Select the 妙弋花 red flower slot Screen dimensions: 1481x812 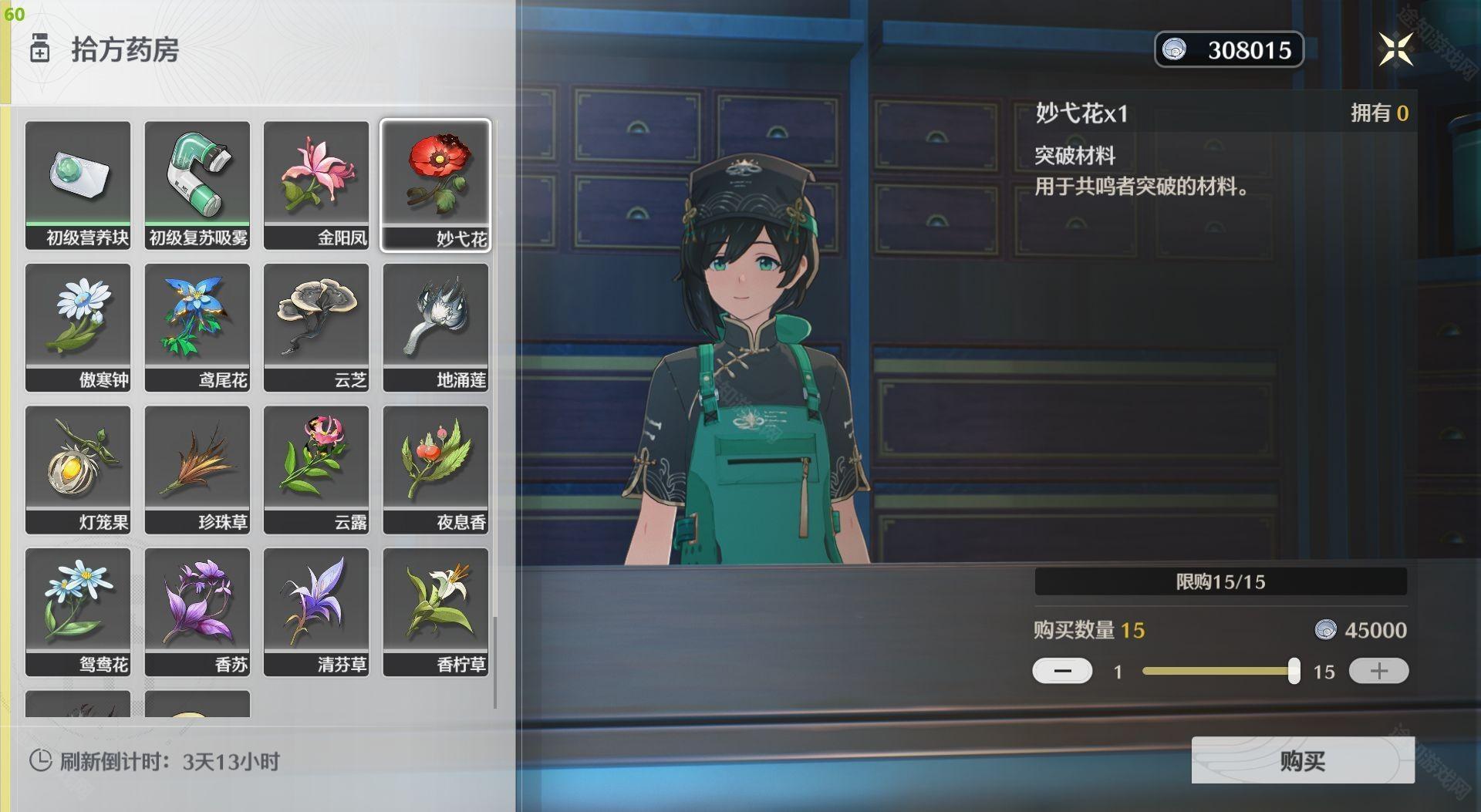point(436,184)
